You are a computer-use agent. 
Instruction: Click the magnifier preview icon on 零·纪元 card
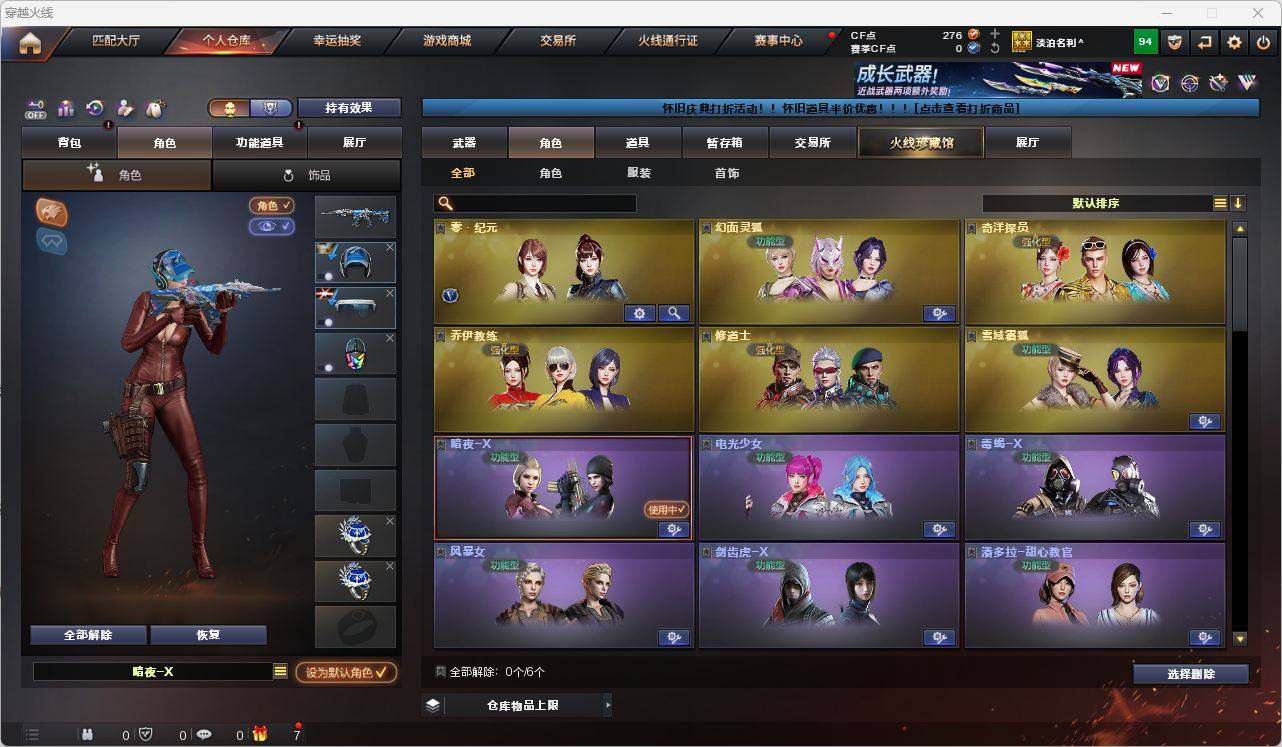point(674,313)
